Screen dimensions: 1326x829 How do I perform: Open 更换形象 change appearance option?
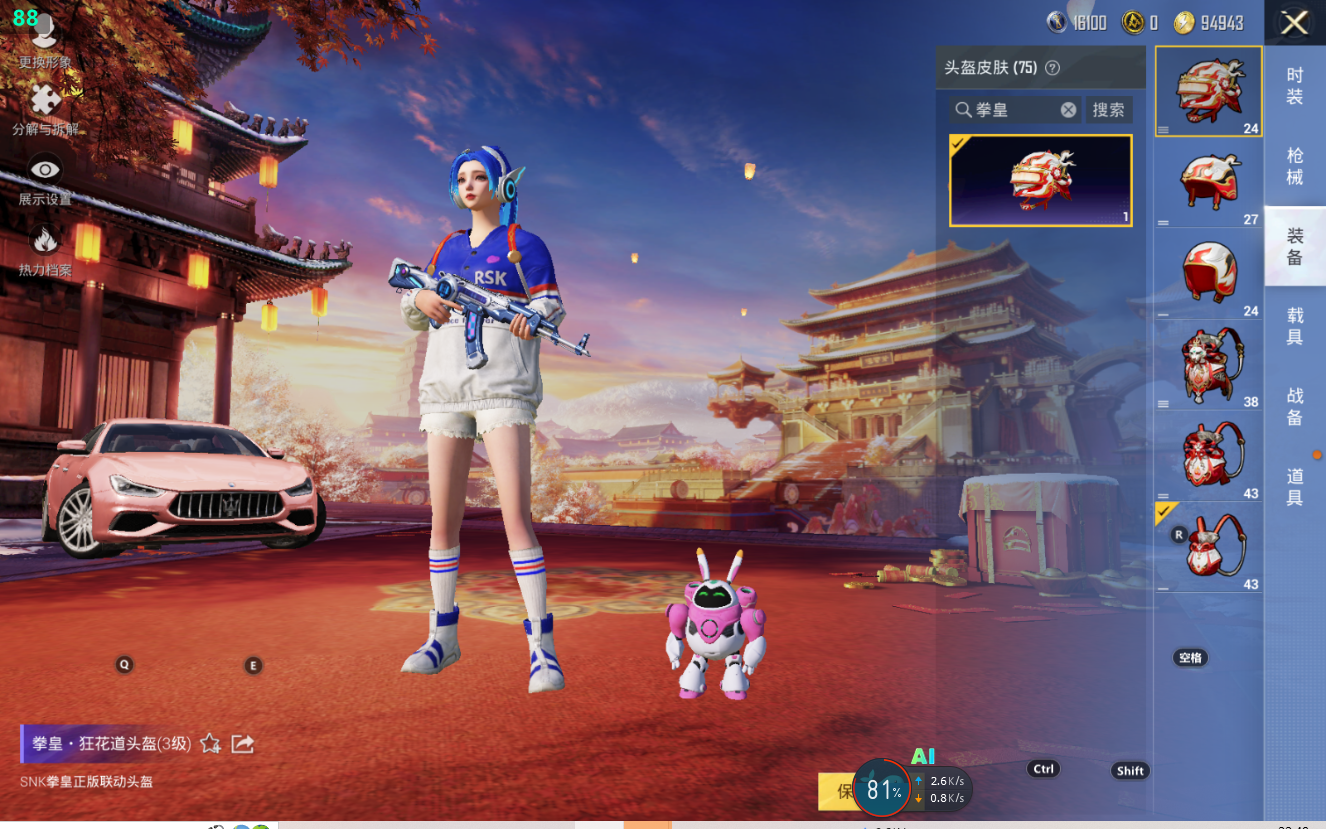pos(44,42)
